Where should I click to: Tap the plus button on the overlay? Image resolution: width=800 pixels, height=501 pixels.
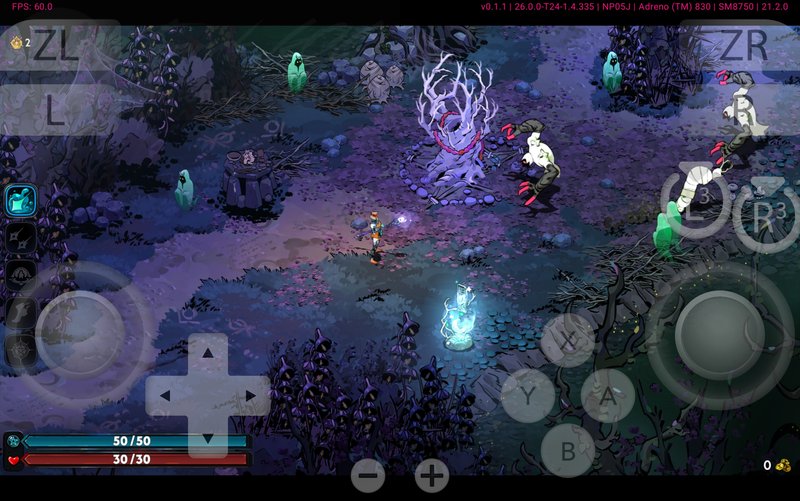coord(432,475)
